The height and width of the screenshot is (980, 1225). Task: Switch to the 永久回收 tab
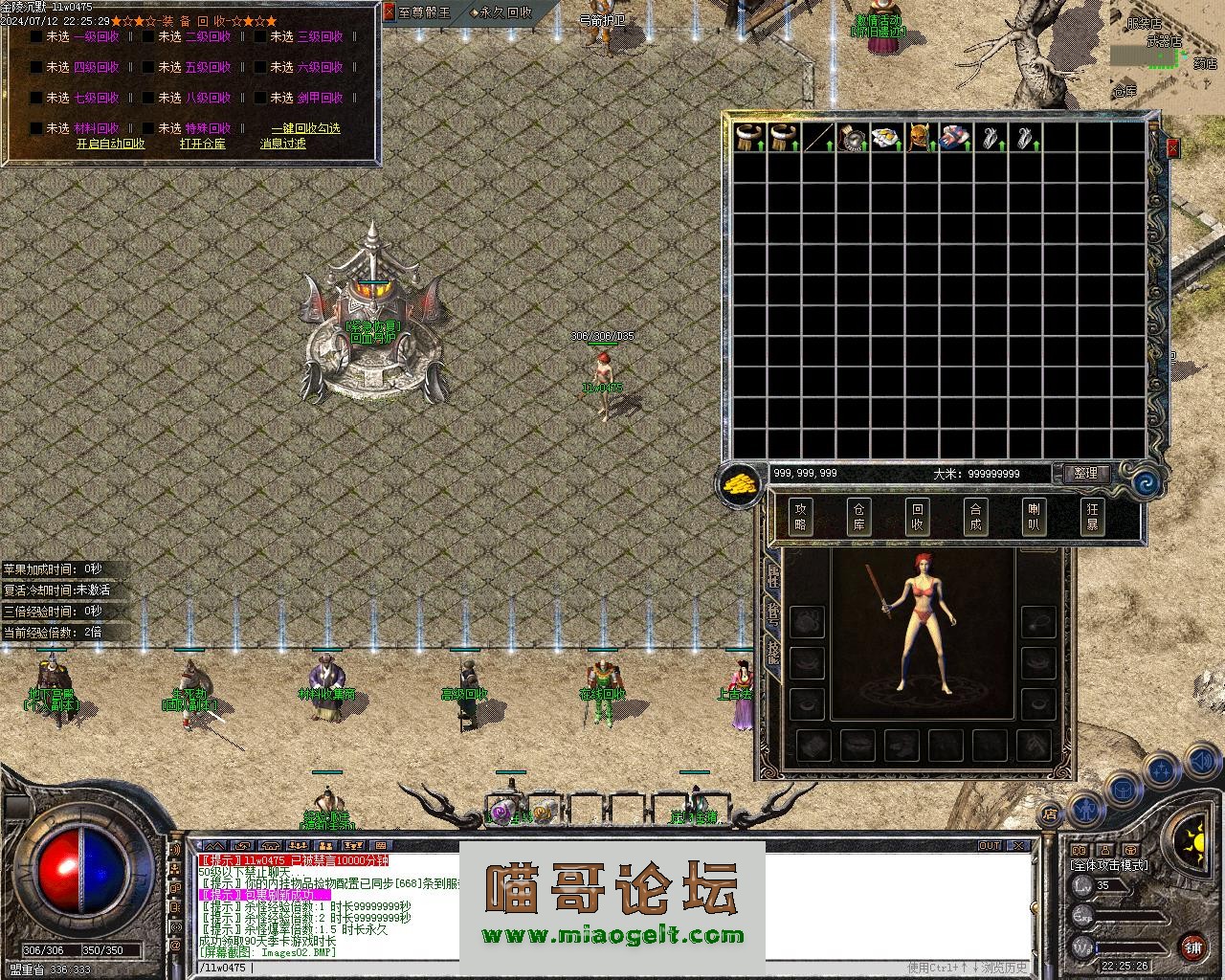(x=501, y=12)
